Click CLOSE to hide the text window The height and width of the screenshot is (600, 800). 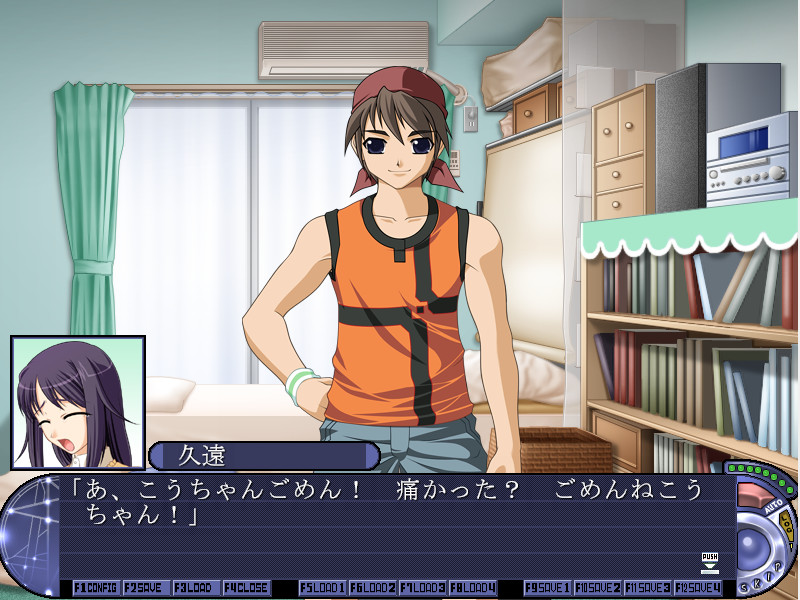pos(246,588)
